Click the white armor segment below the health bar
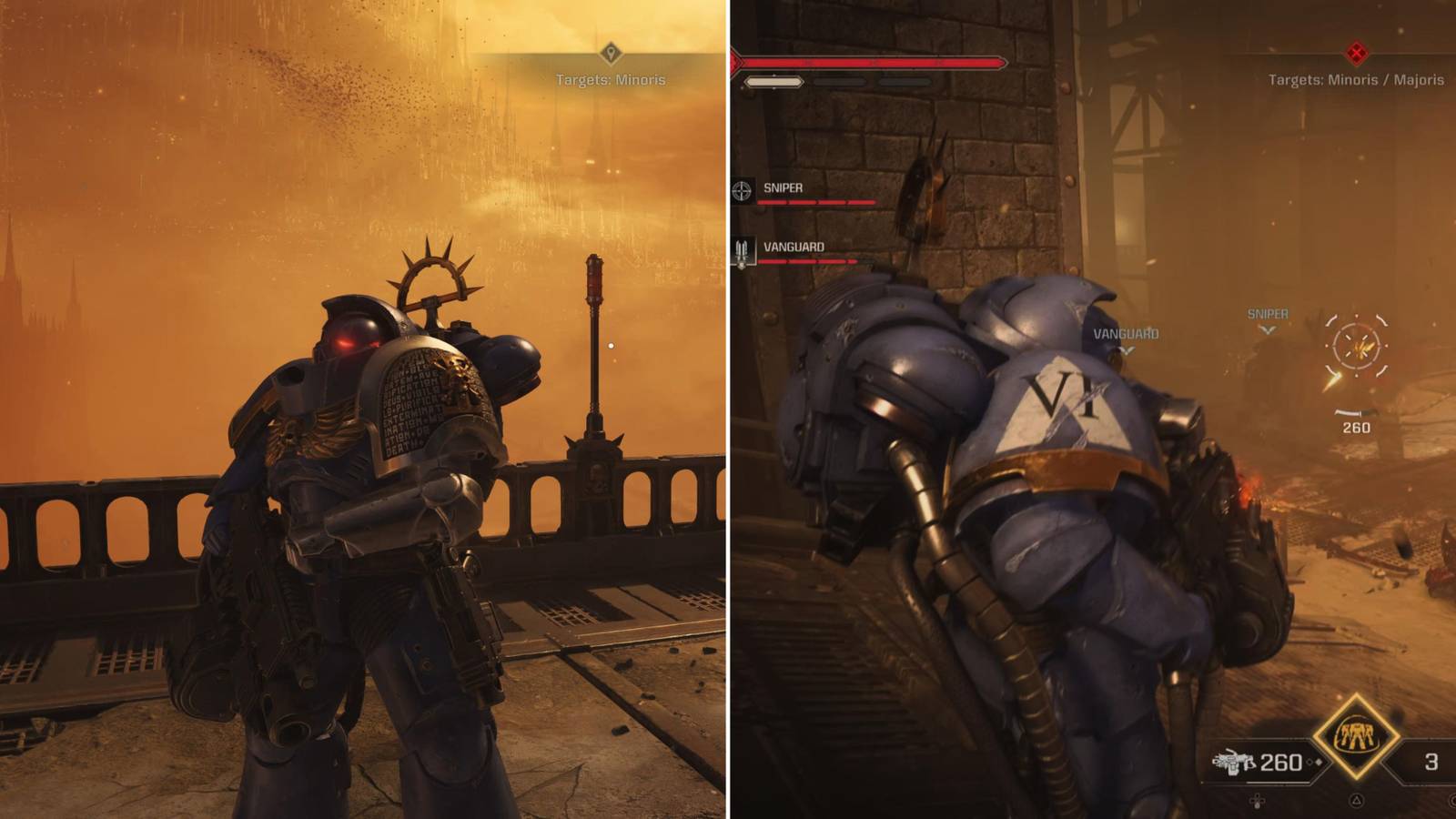The image size is (1456, 819). [x=773, y=82]
